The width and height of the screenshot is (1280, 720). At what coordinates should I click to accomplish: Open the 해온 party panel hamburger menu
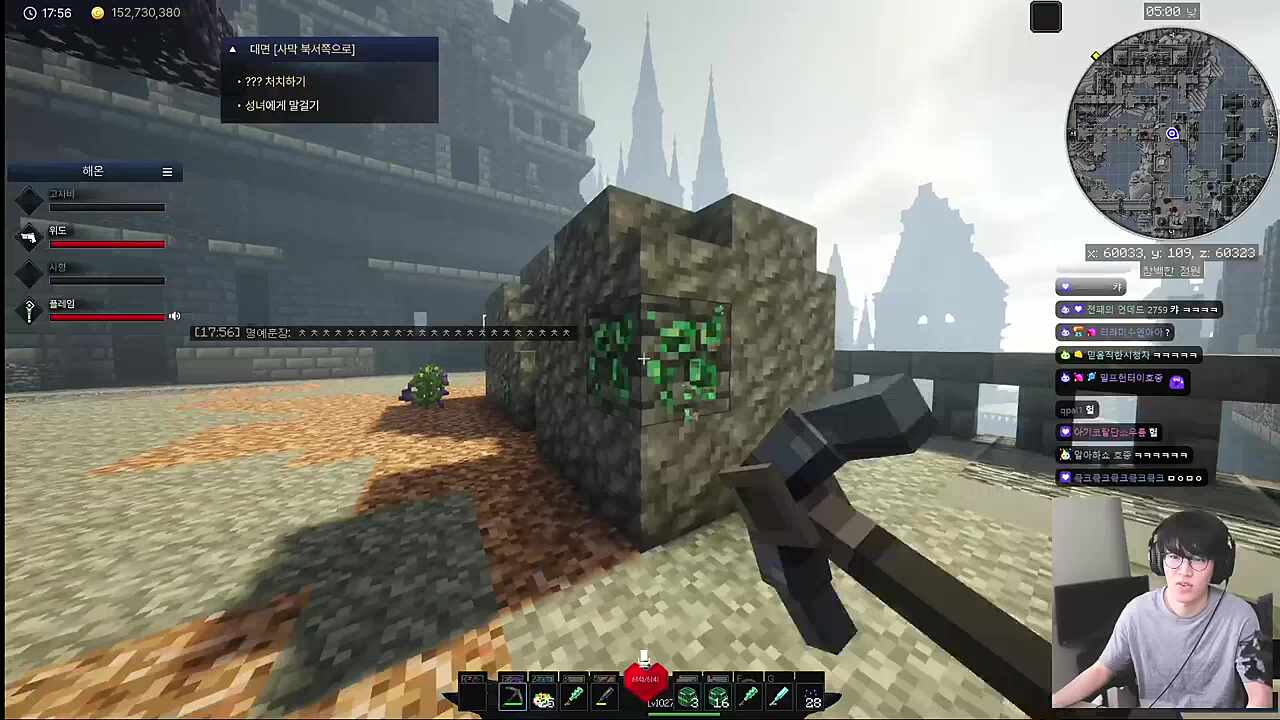pos(167,172)
